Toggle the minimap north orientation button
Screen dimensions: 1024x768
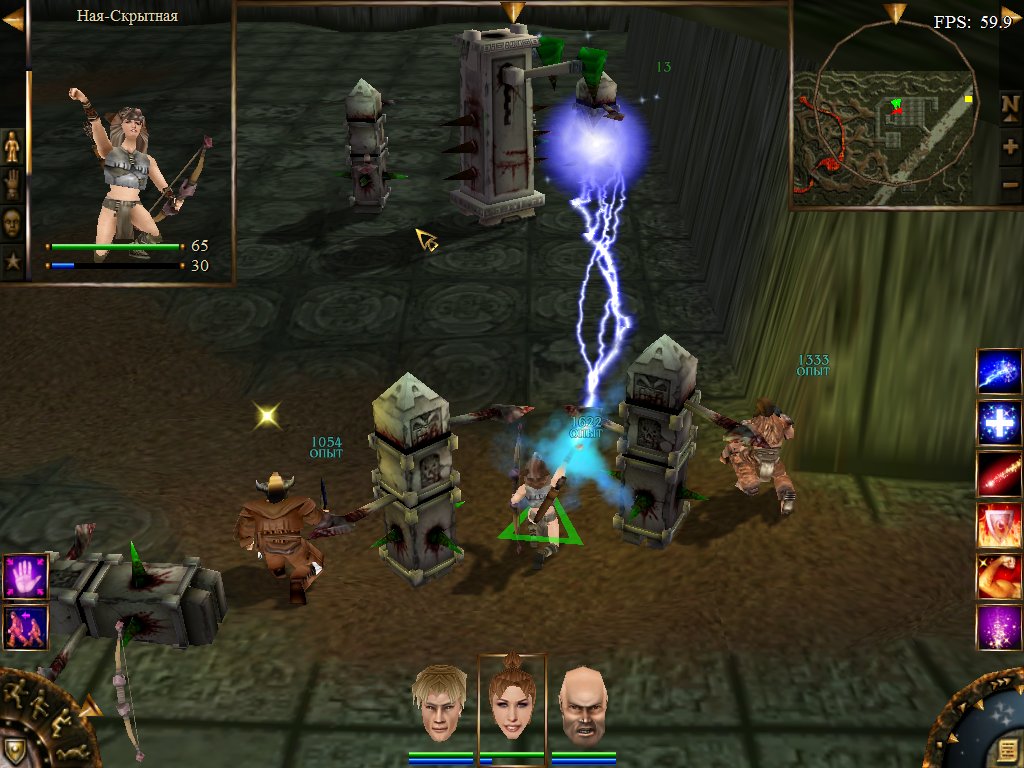point(1010,104)
